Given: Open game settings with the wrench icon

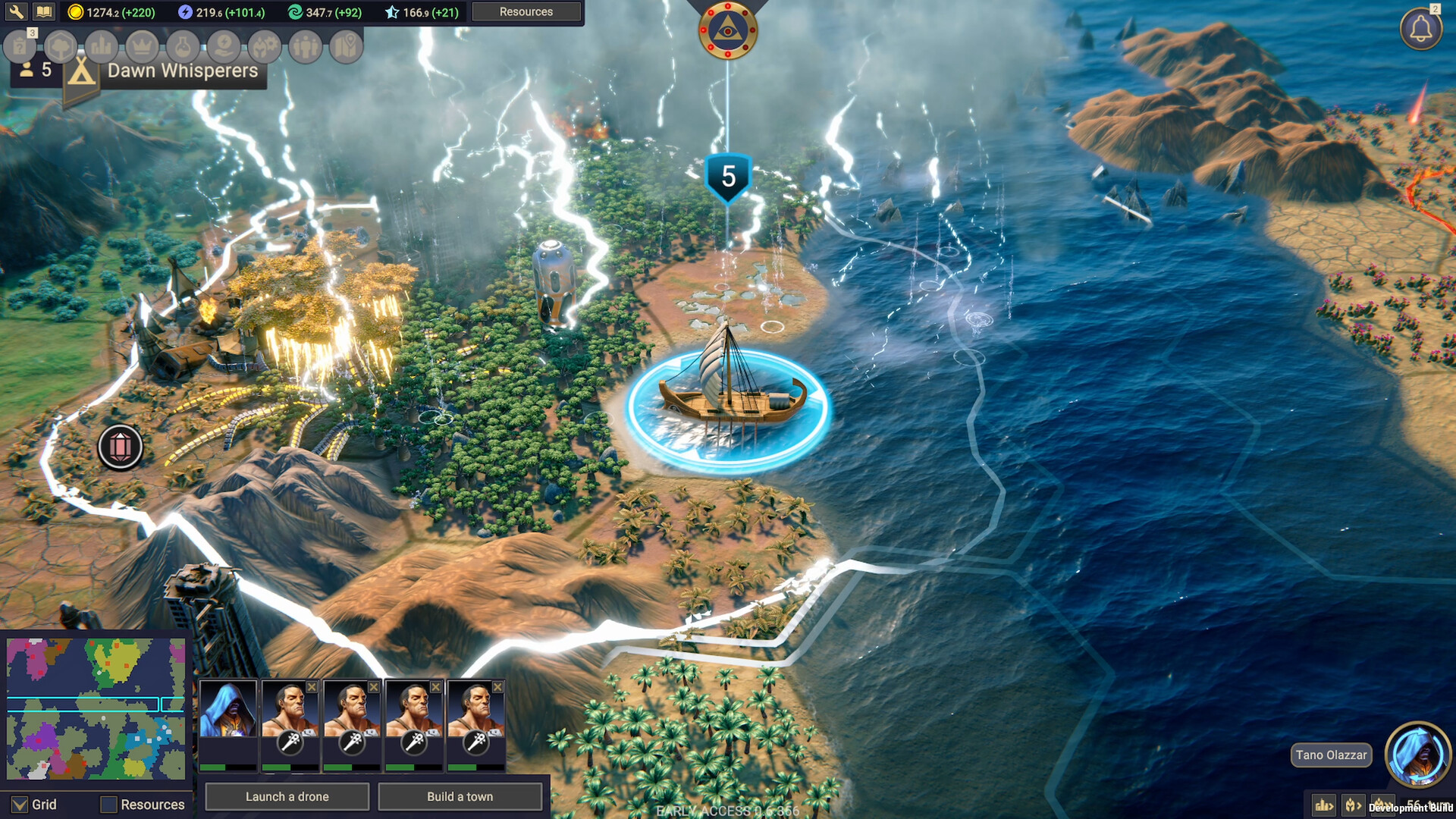Looking at the screenshot, I should 17,12.
